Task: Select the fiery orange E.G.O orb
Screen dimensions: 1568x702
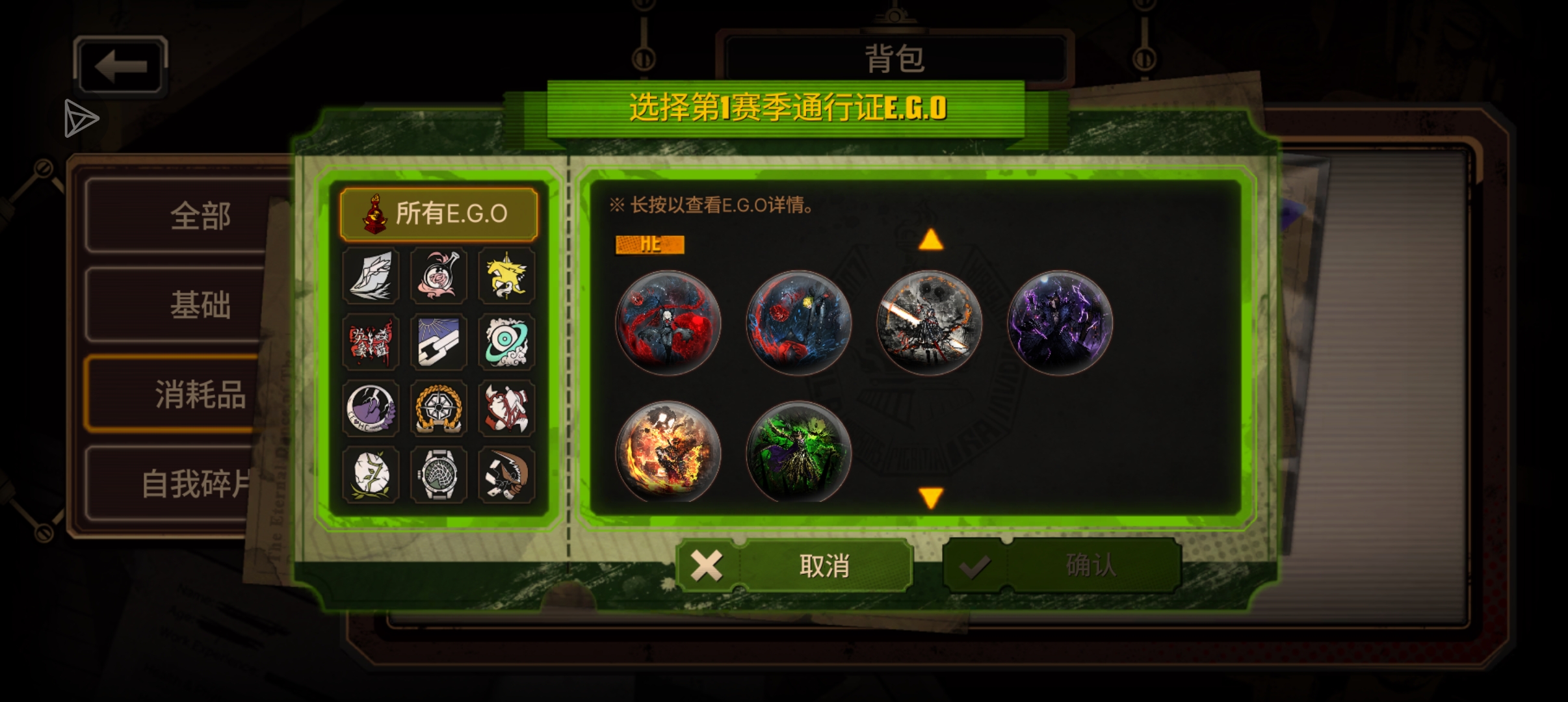Action: (669, 453)
